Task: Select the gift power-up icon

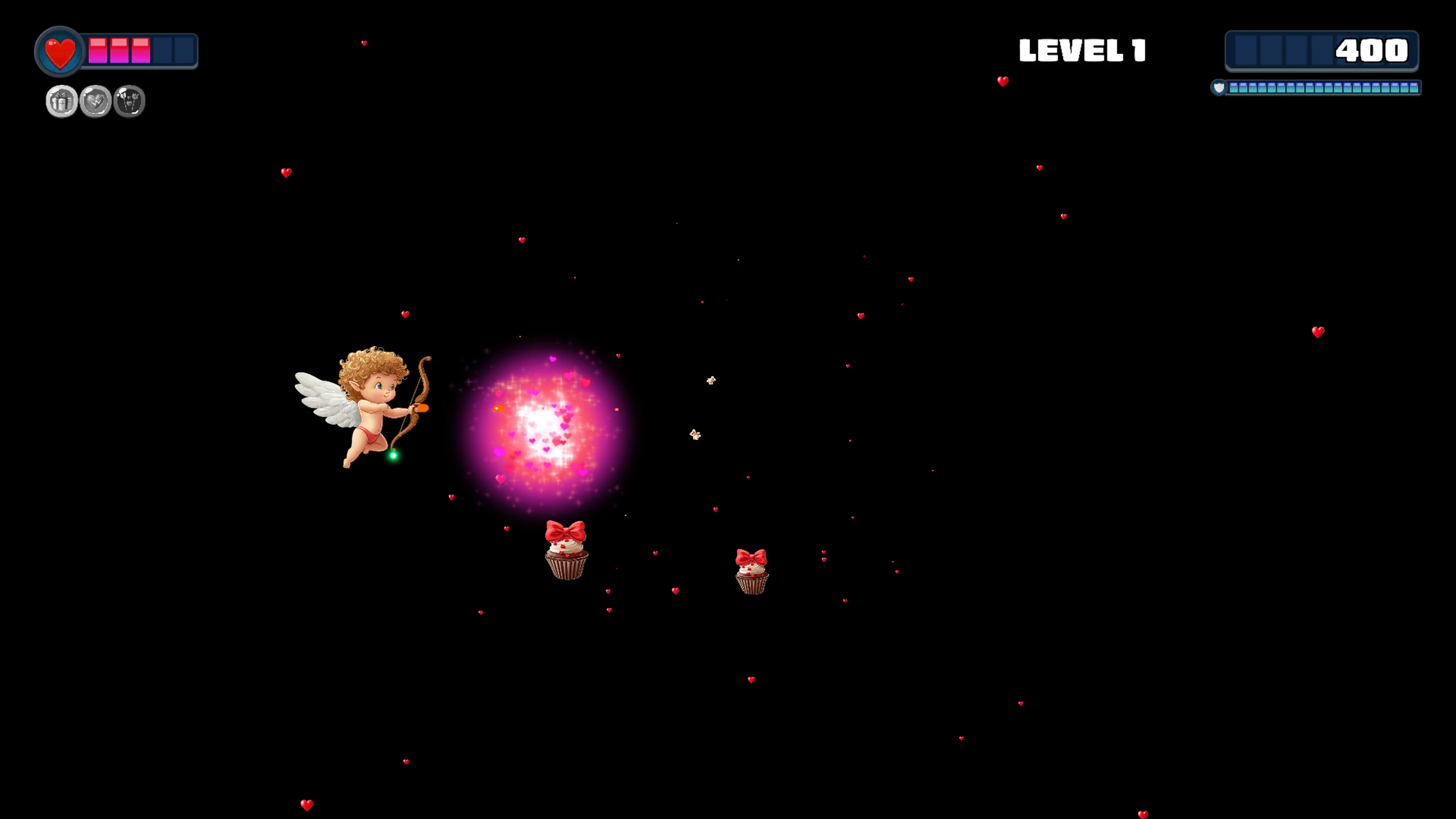Action: tap(61, 100)
